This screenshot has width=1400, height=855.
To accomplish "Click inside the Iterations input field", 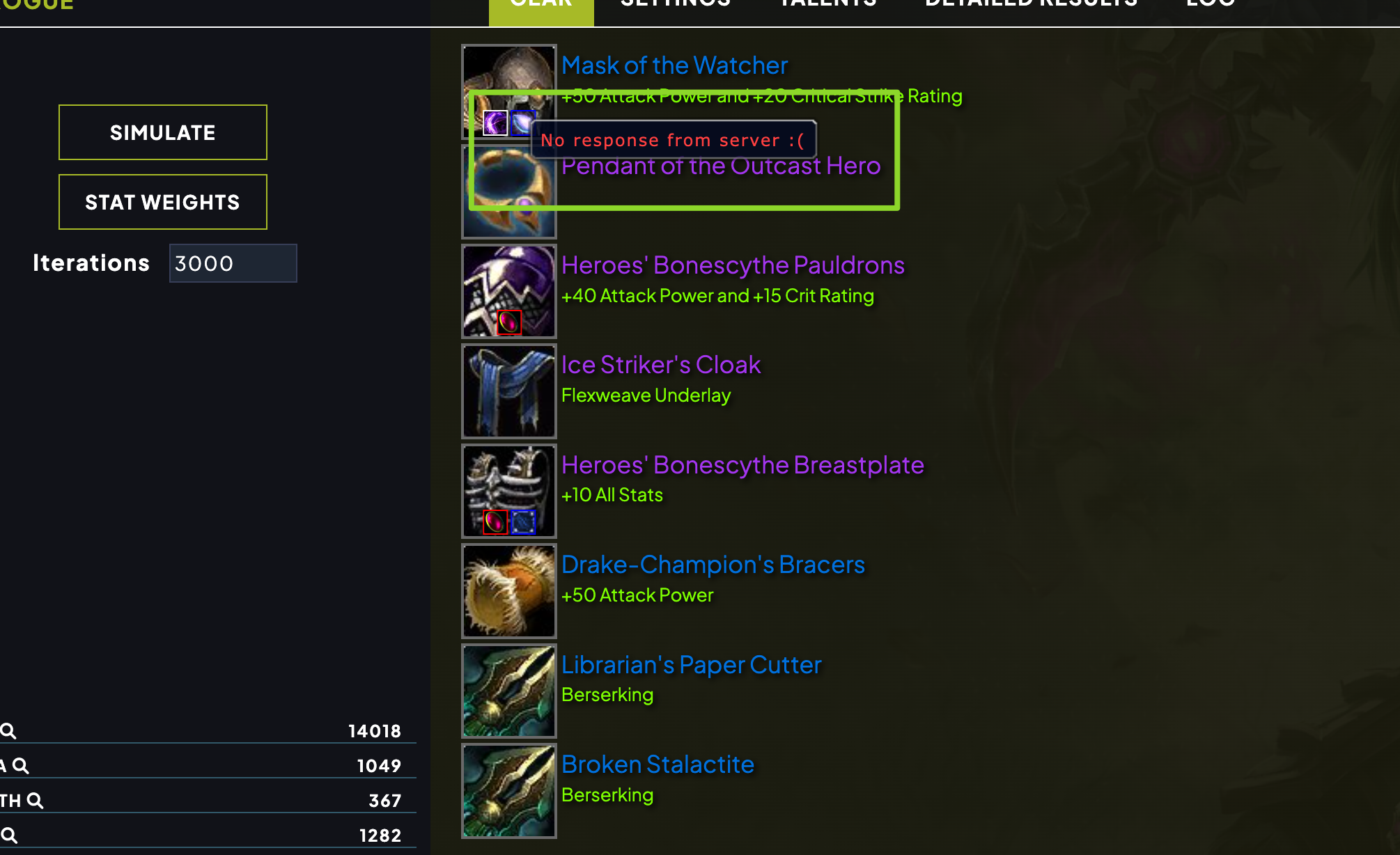I will click(233, 263).
